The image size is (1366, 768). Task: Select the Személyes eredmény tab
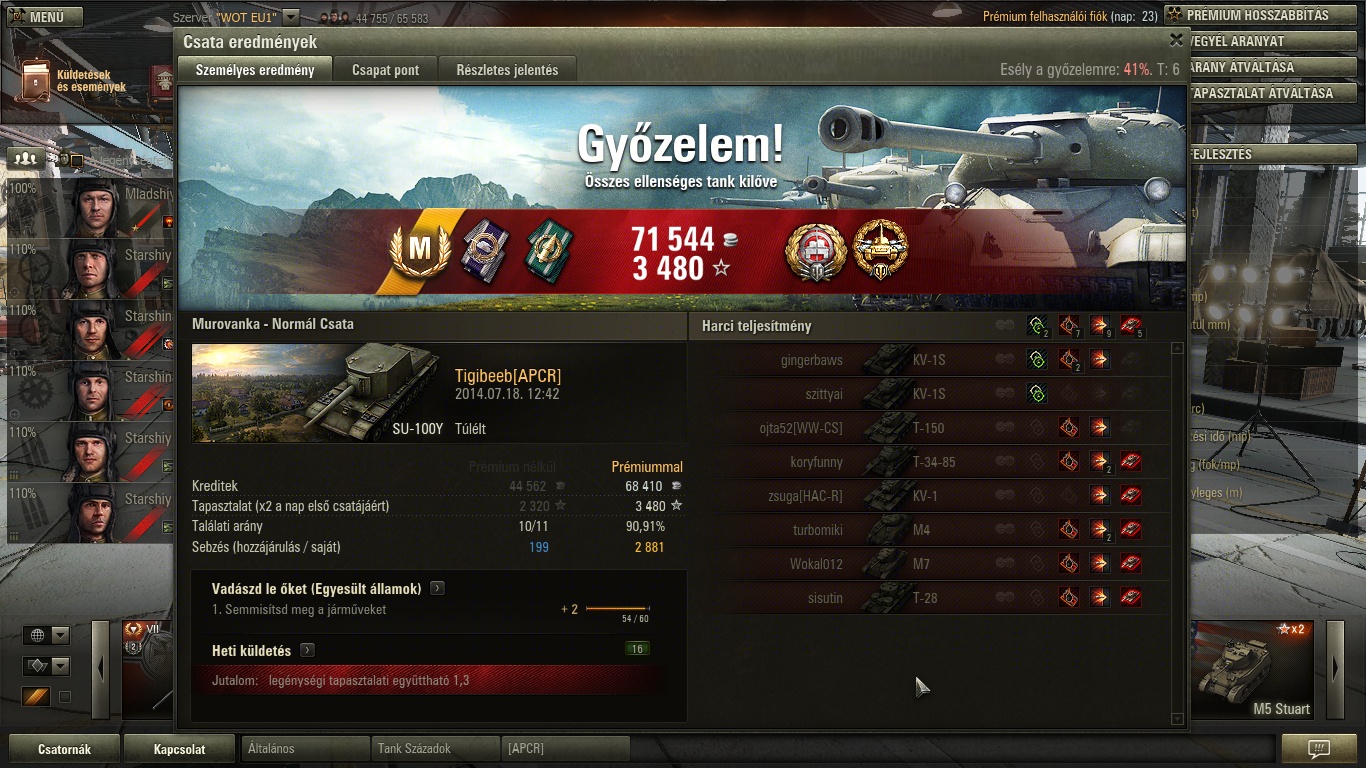[255, 70]
